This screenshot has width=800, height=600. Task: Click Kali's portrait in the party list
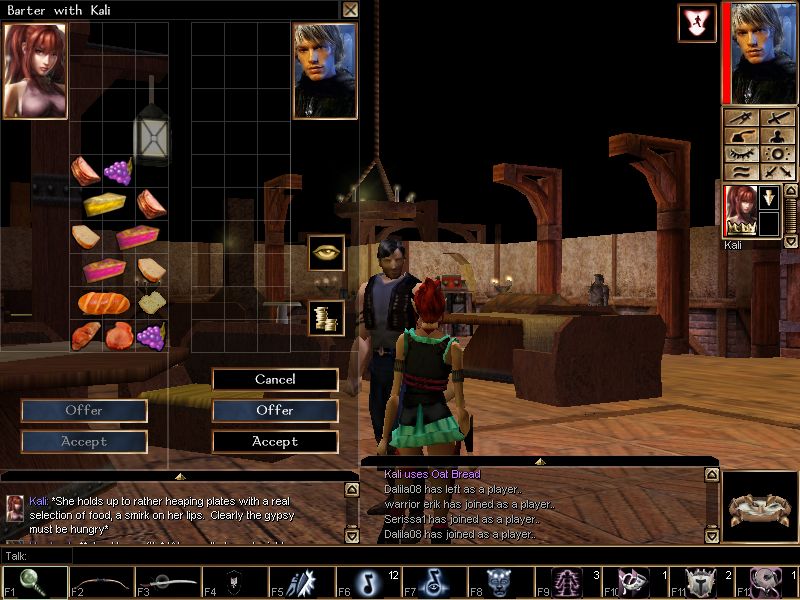click(741, 211)
